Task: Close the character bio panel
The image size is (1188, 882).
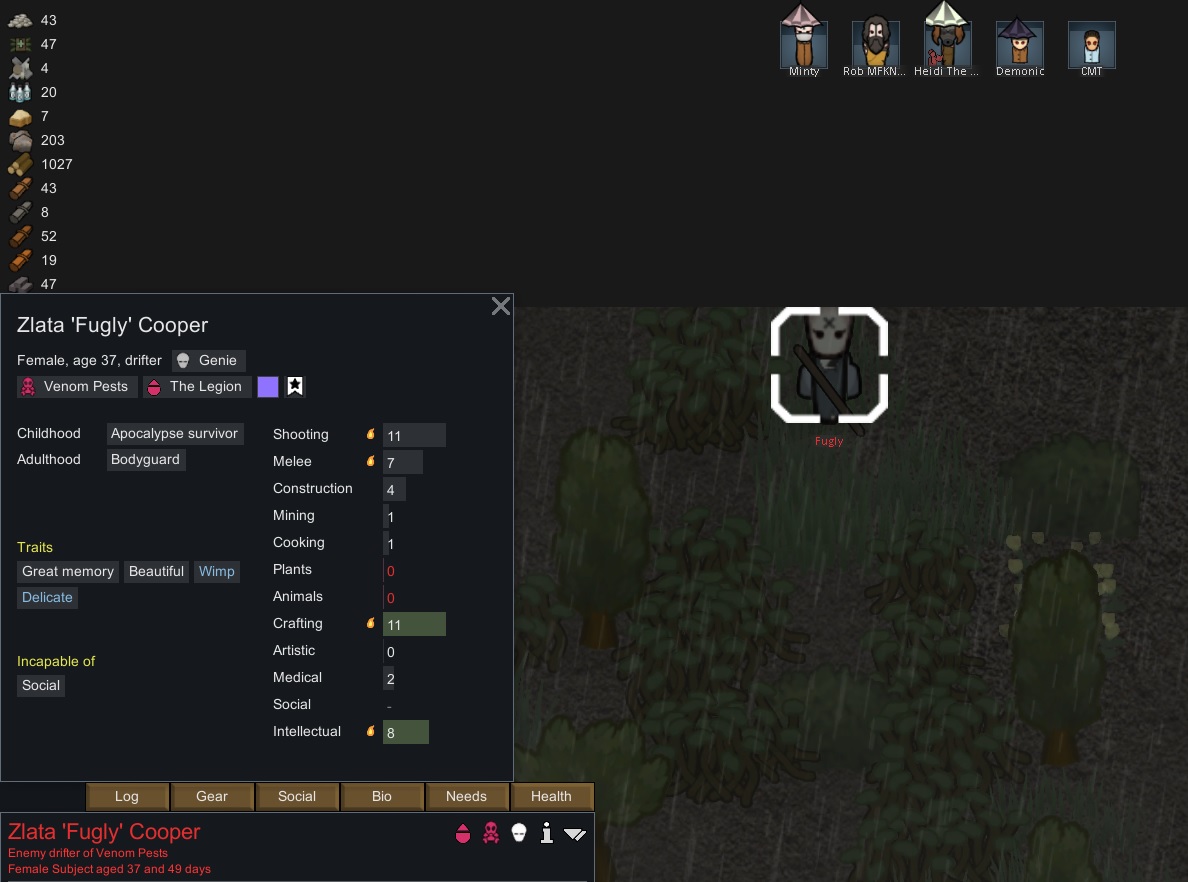Action: 501,307
